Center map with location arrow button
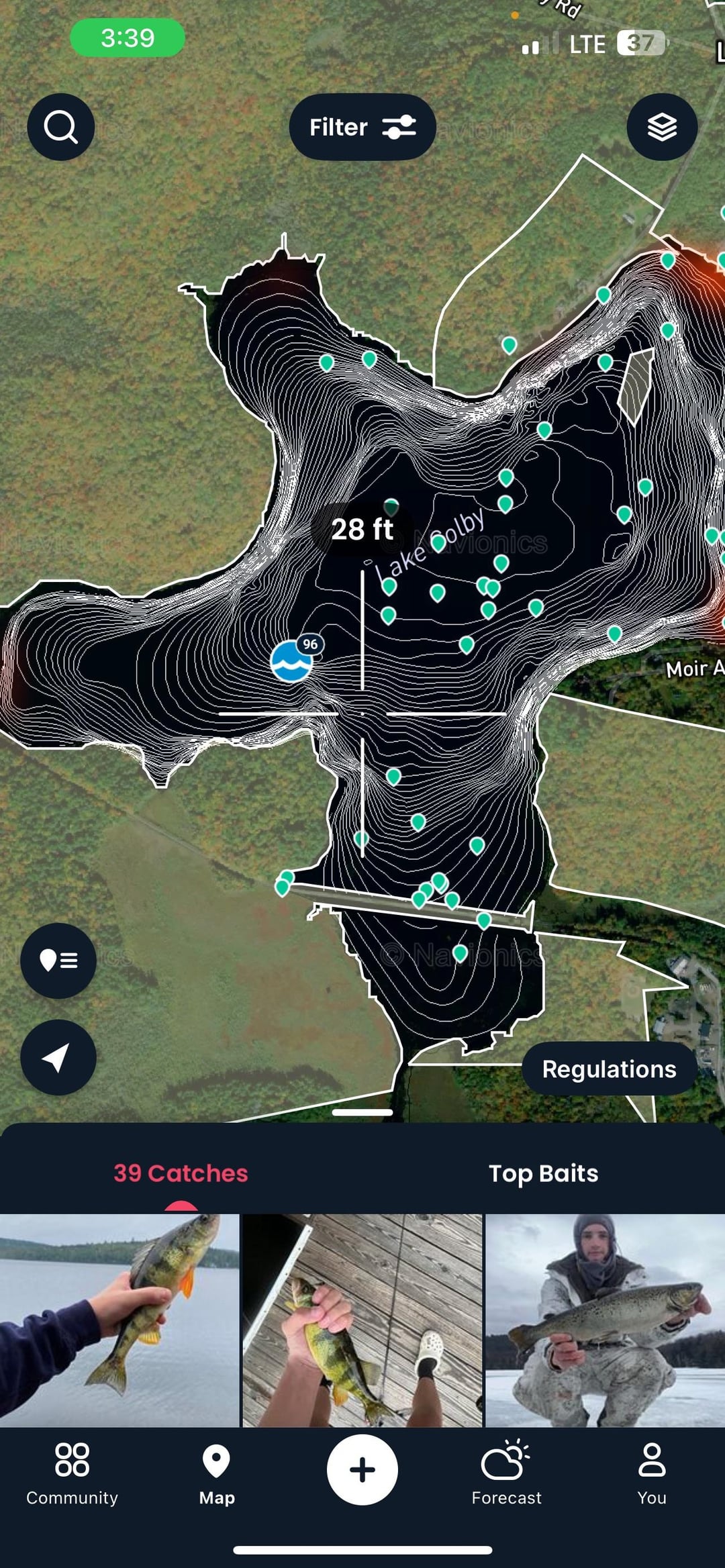 tap(58, 1057)
